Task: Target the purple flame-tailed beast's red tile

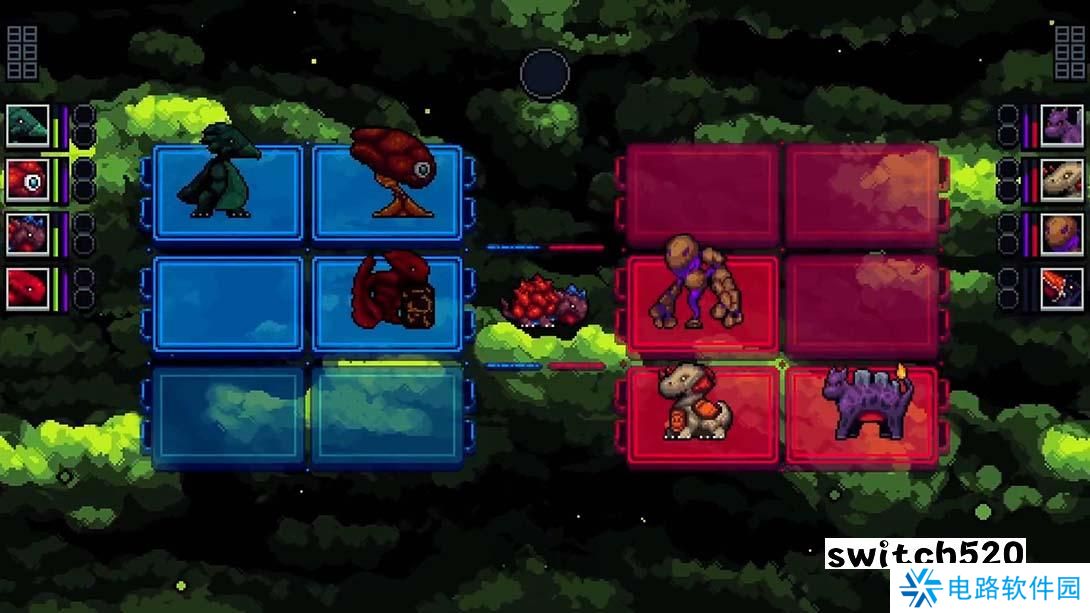Action: pos(861,414)
